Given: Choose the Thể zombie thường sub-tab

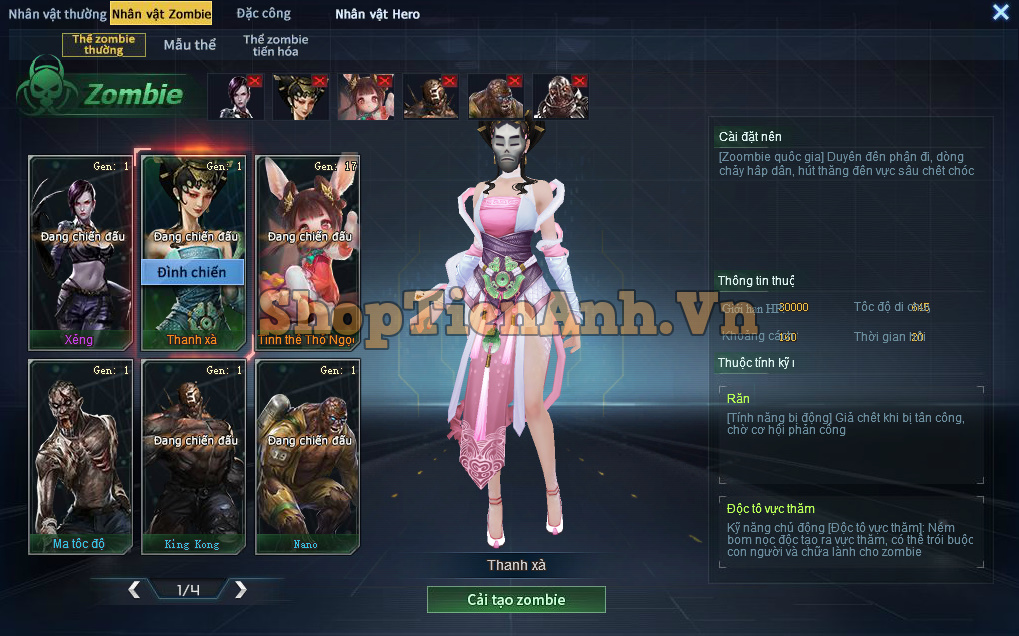Looking at the screenshot, I should click(104, 45).
